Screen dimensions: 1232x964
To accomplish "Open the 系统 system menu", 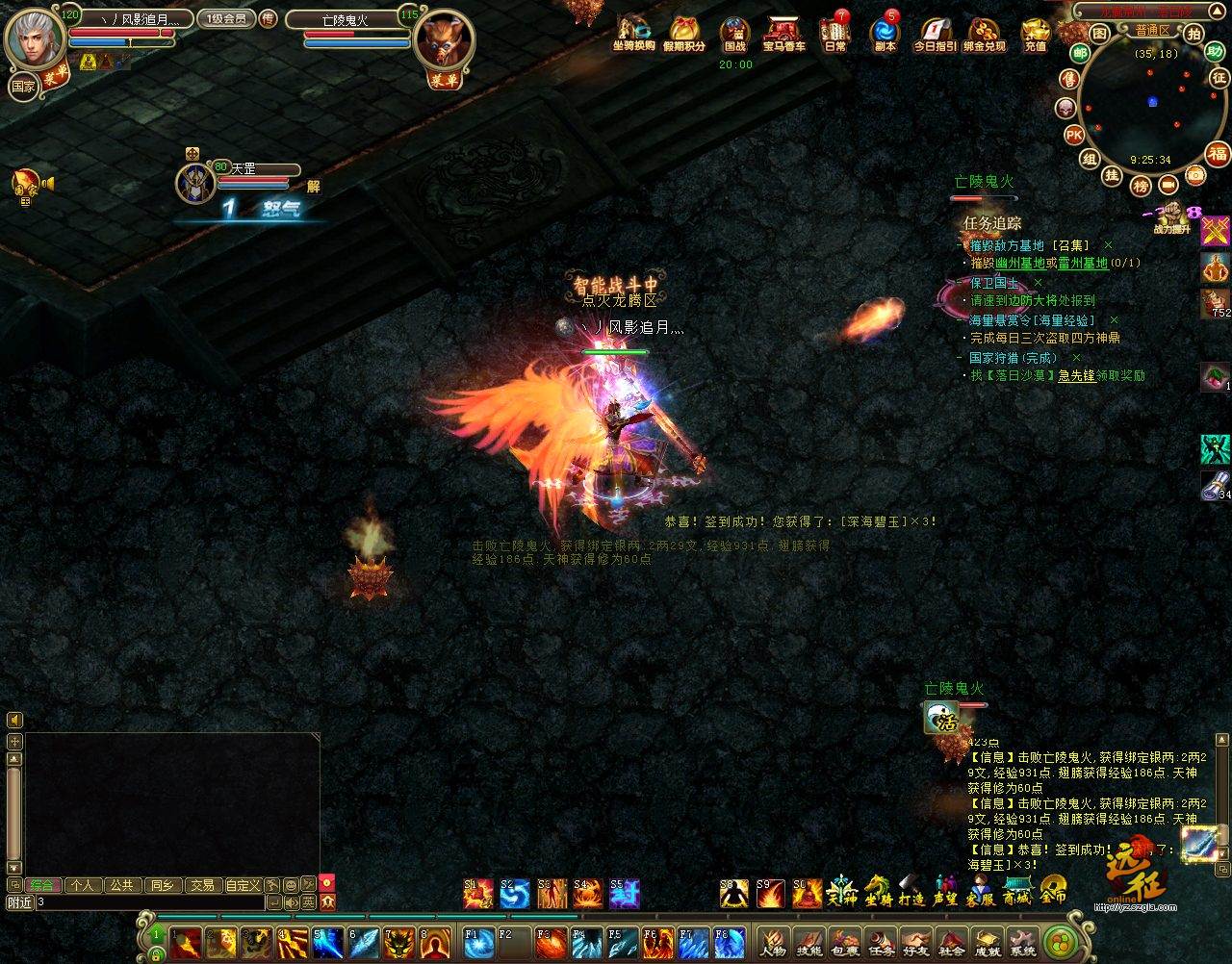I will (x=1022, y=941).
